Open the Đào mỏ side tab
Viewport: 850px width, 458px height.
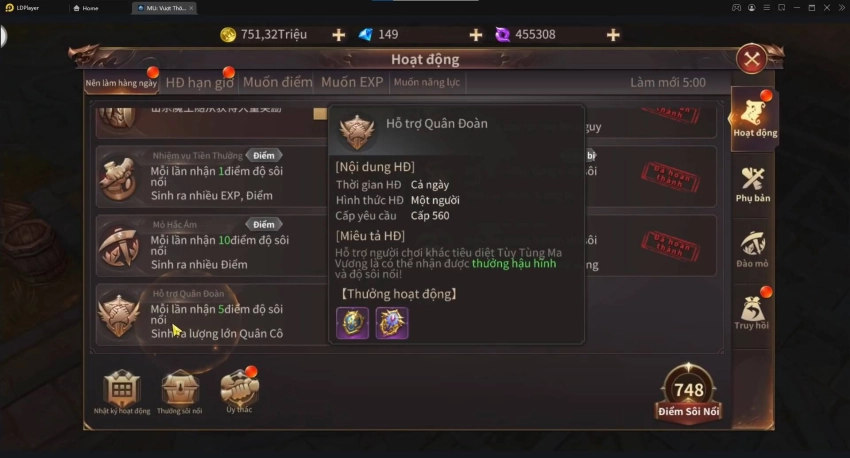pyautogui.click(x=753, y=249)
